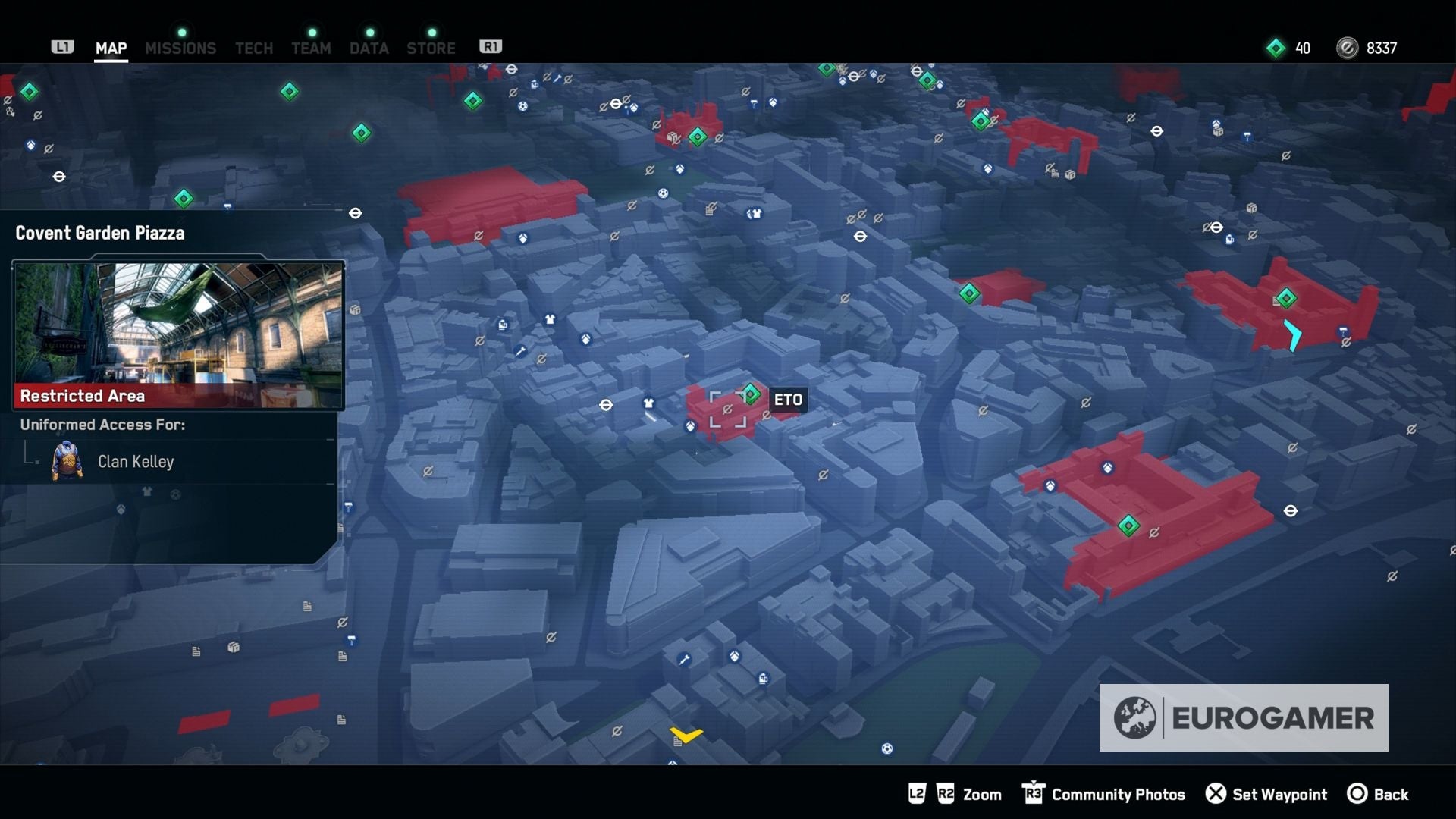Image resolution: width=1456 pixels, height=819 pixels.
Task: Select the ETO label next to the cursor
Action: (x=788, y=400)
